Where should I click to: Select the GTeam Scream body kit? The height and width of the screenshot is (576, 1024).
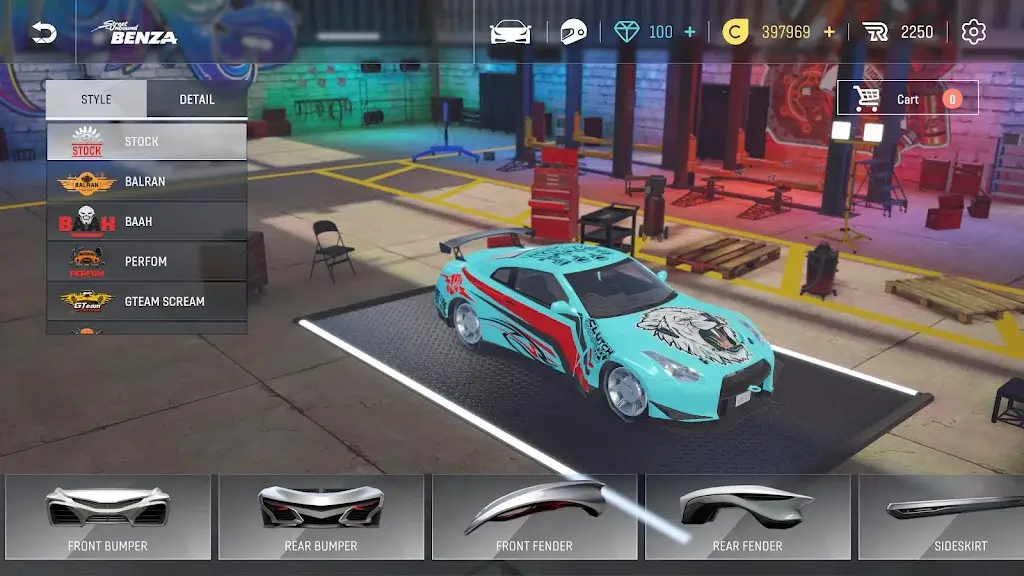[x=146, y=301]
